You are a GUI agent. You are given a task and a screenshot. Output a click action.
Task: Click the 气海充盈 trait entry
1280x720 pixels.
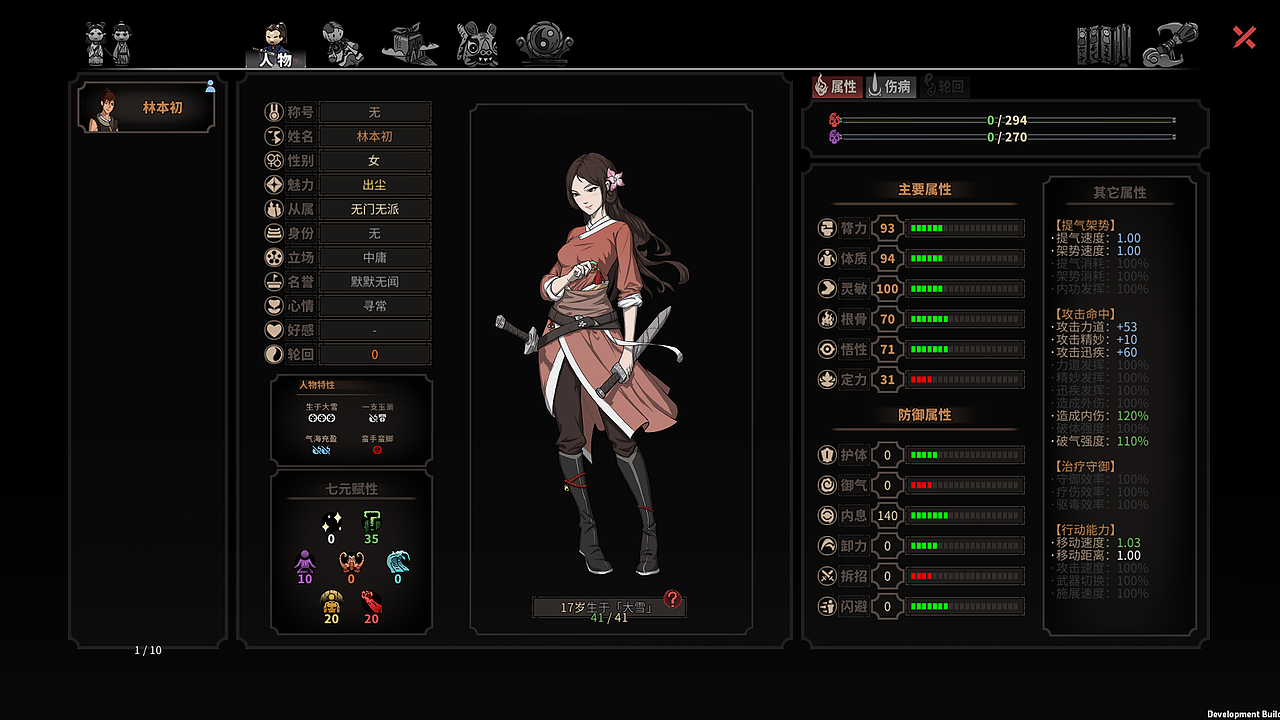[x=321, y=445]
